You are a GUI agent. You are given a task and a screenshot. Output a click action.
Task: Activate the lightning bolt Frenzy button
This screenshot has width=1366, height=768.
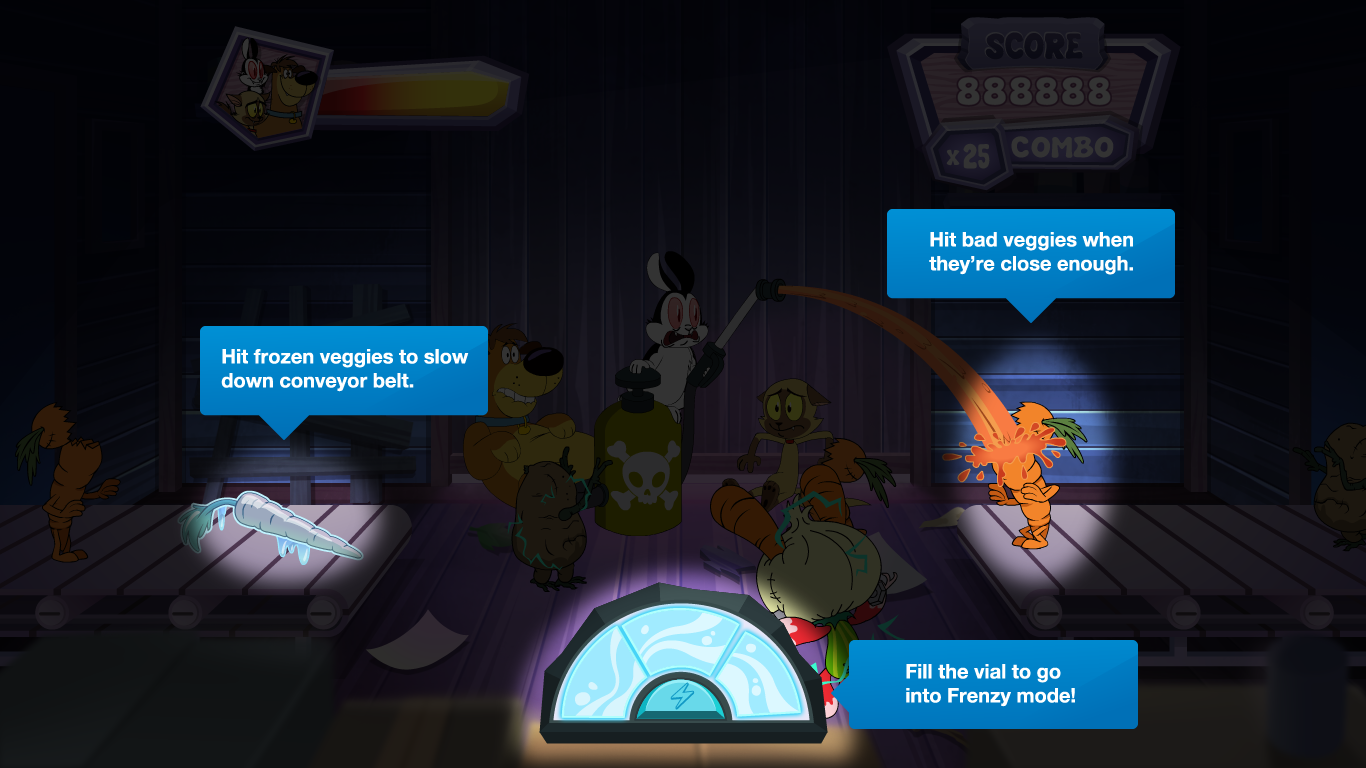[681, 696]
